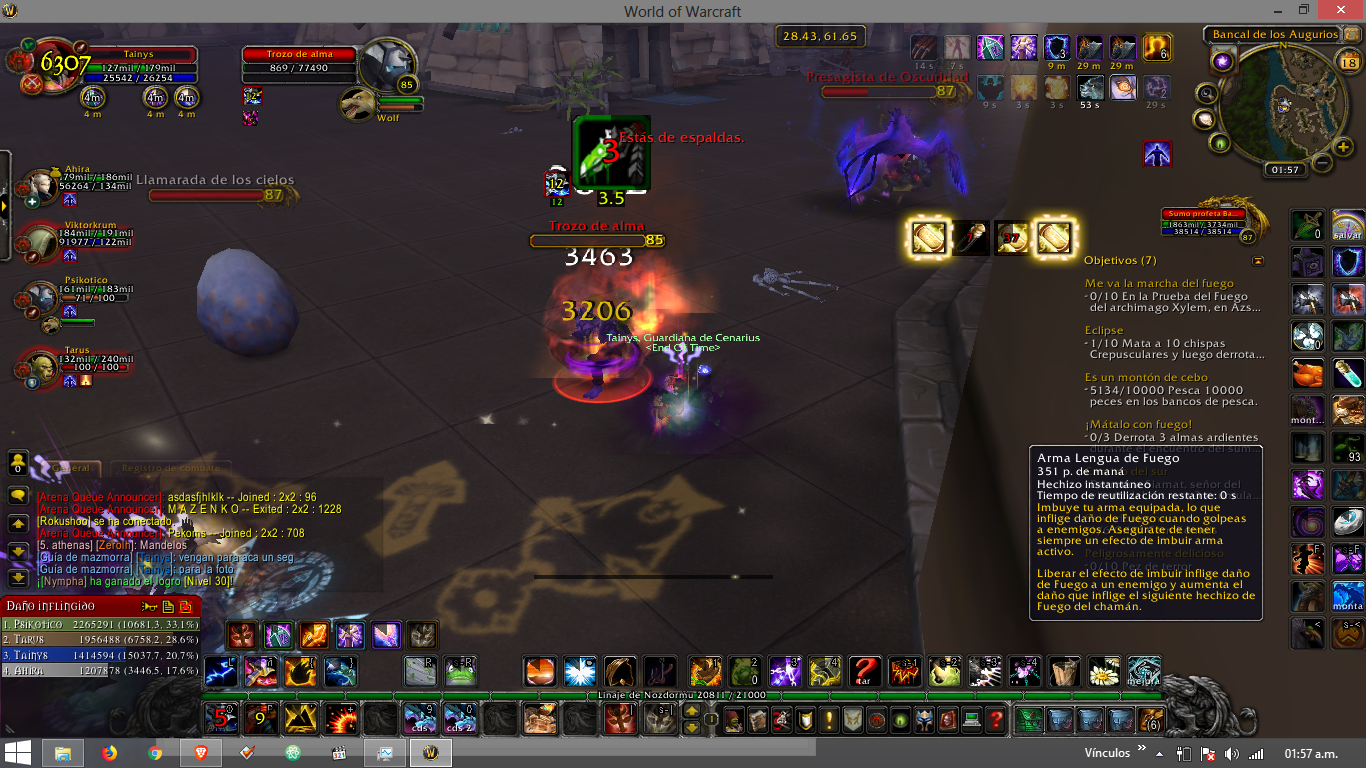Open the red question mark help icon
This screenshot has width=1366, height=768.
point(996,720)
